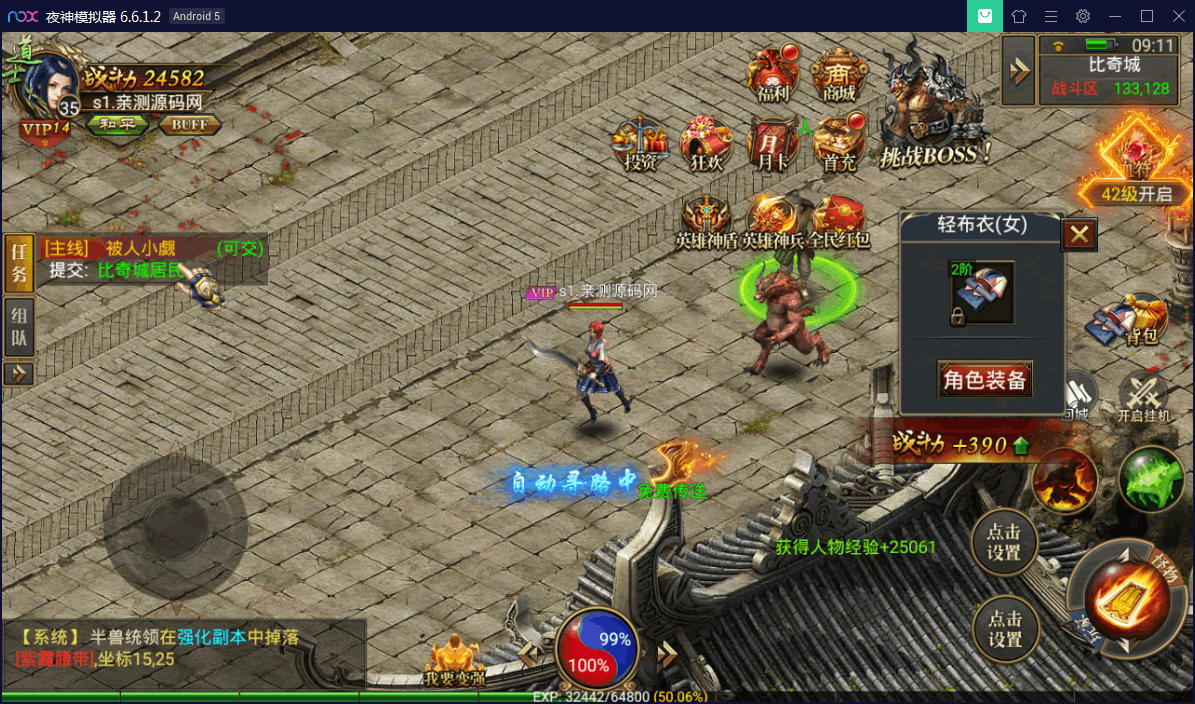Open the 首充 first recharge offer
The image size is (1195, 704).
pos(838,143)
